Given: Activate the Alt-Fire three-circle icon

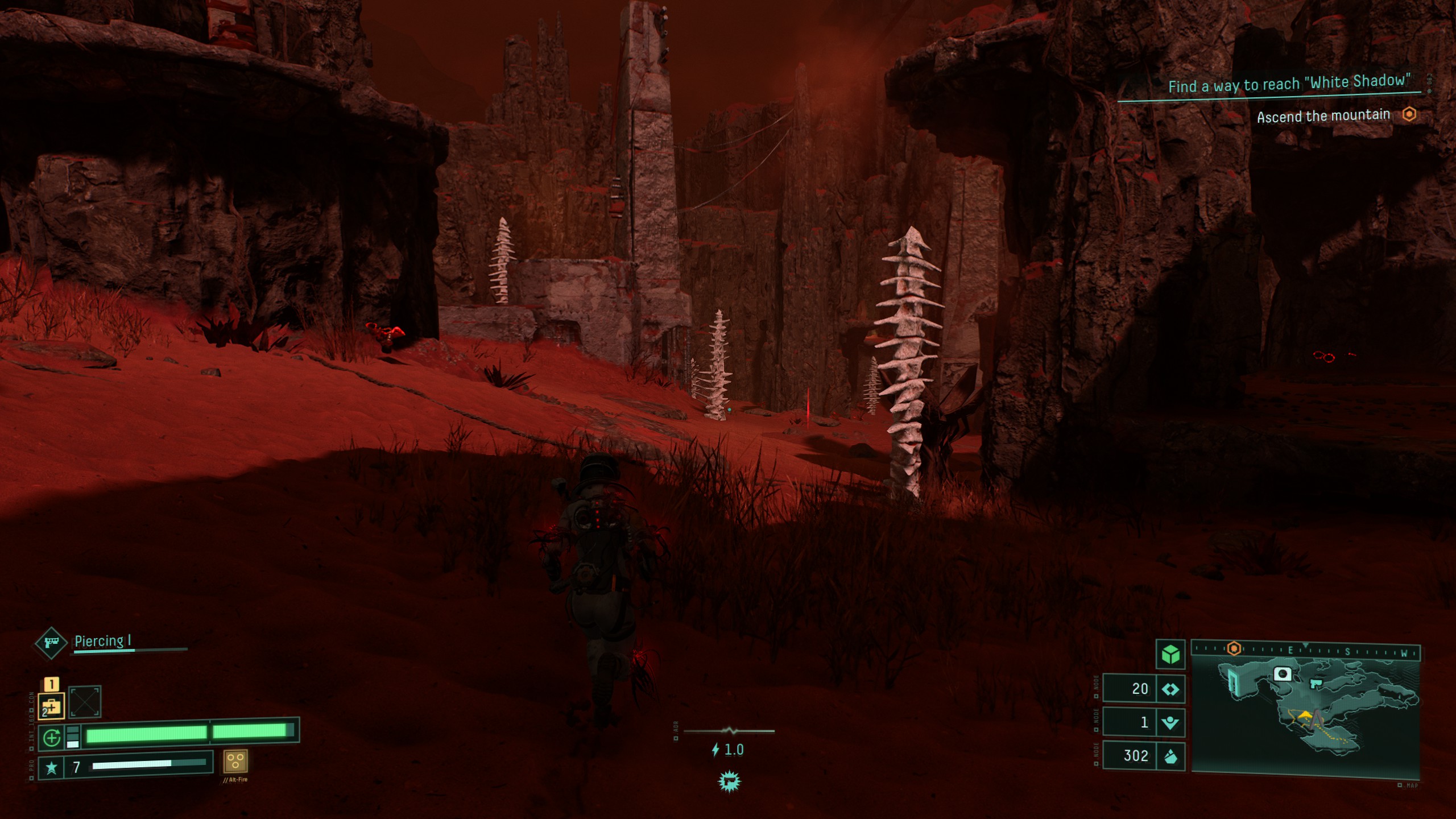Looking at the screenshot, I should point(235,761).
